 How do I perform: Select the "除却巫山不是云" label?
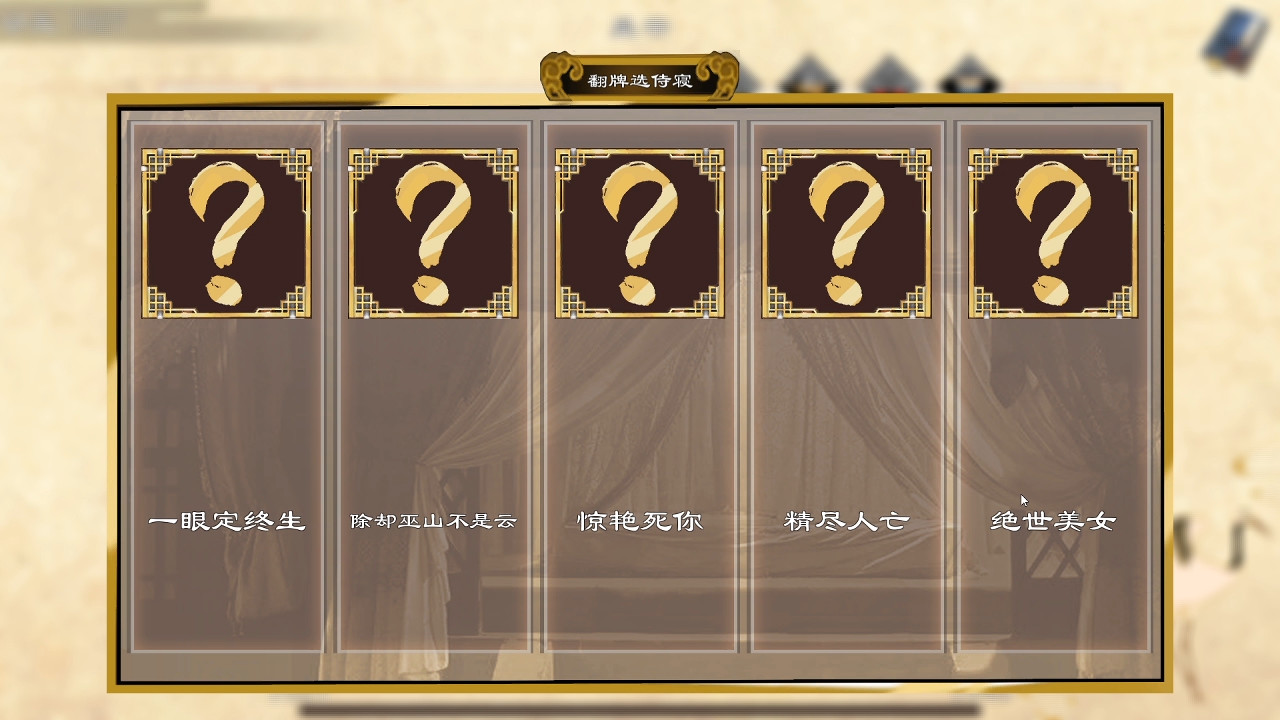[x=432, y=520]
